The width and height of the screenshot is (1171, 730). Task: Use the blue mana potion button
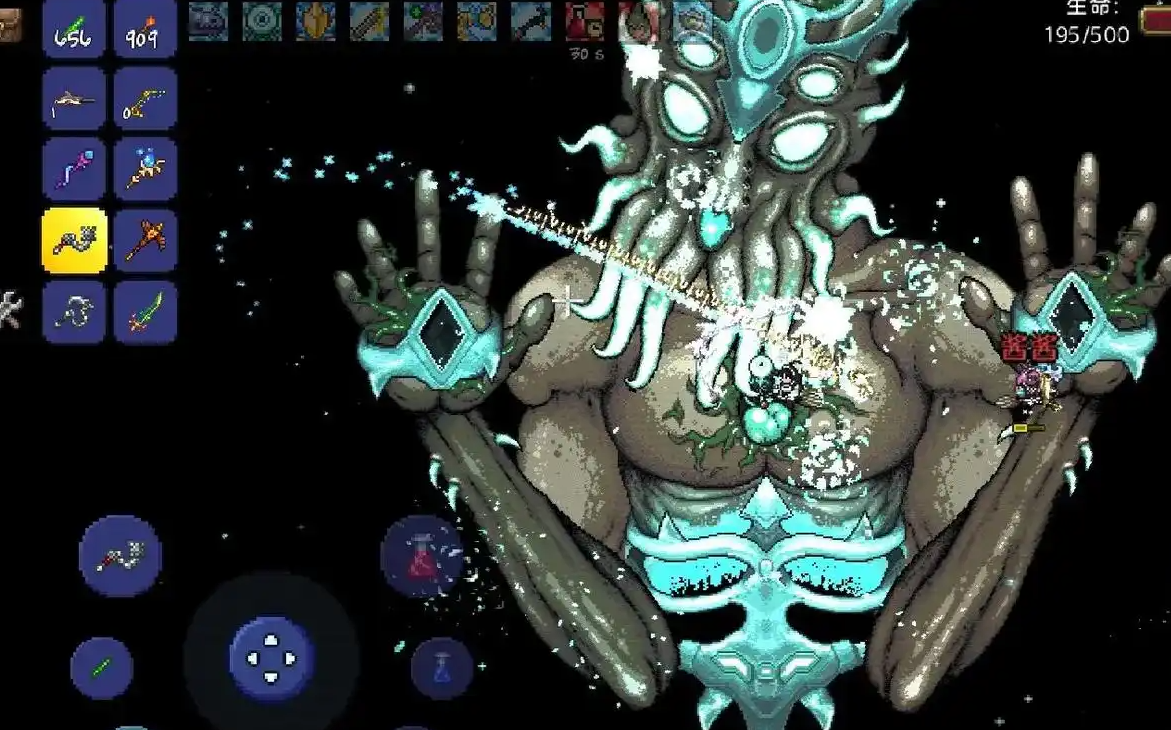point(441,668)
